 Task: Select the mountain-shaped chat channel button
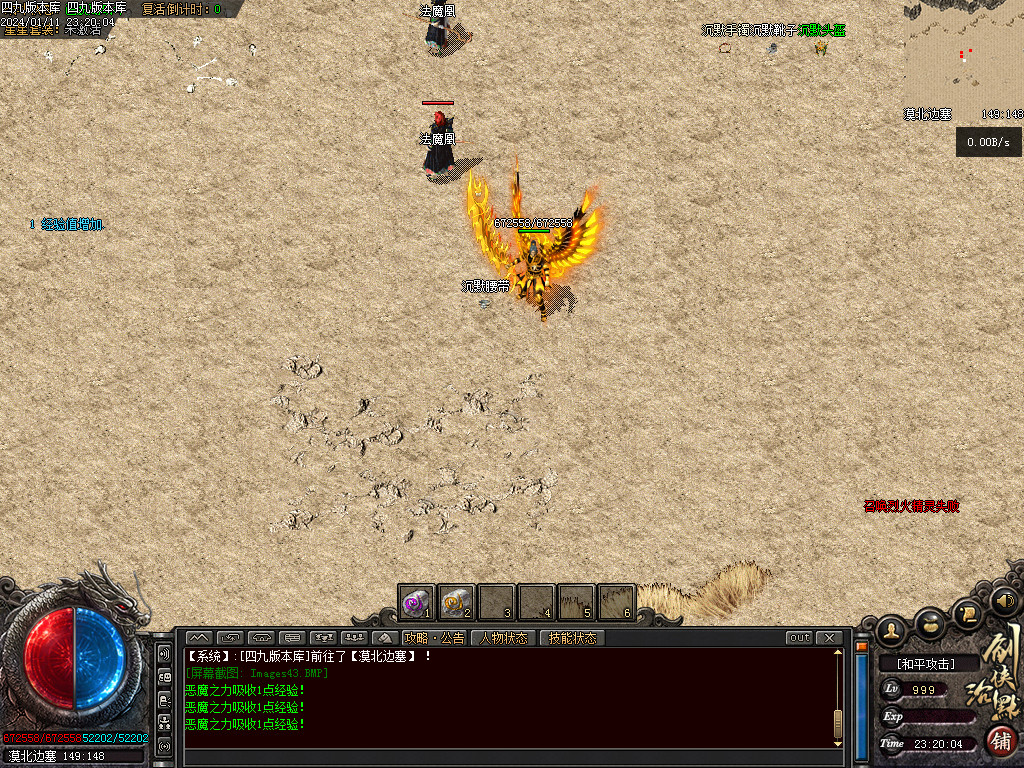point(198,638)
